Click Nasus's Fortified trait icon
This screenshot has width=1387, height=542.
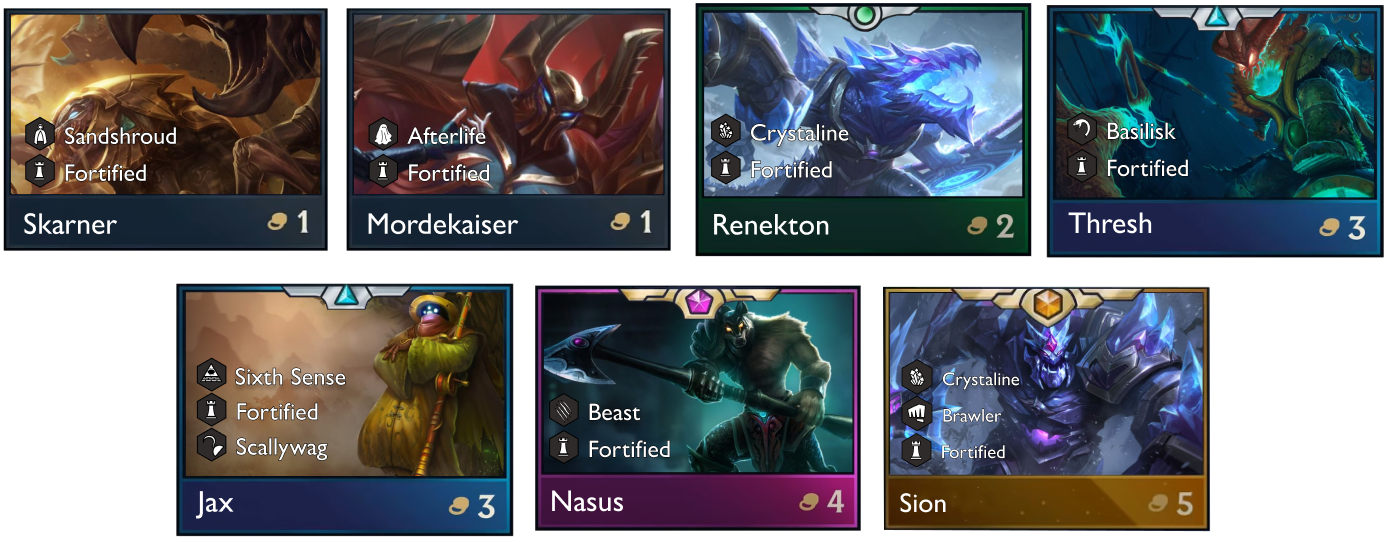tap(564, 449)
